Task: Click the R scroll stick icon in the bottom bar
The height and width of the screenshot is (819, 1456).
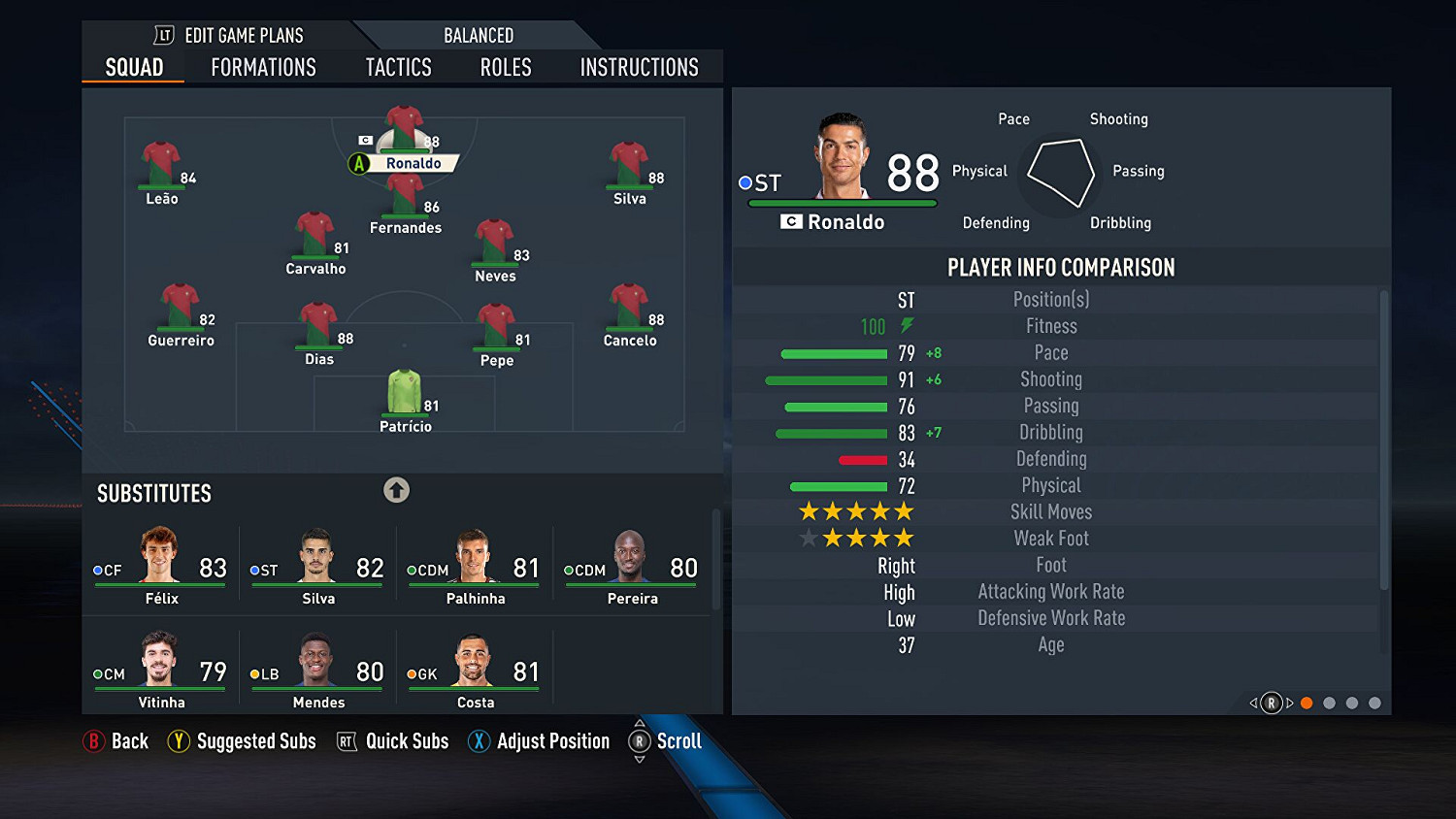Action: (x=640, y=740)
